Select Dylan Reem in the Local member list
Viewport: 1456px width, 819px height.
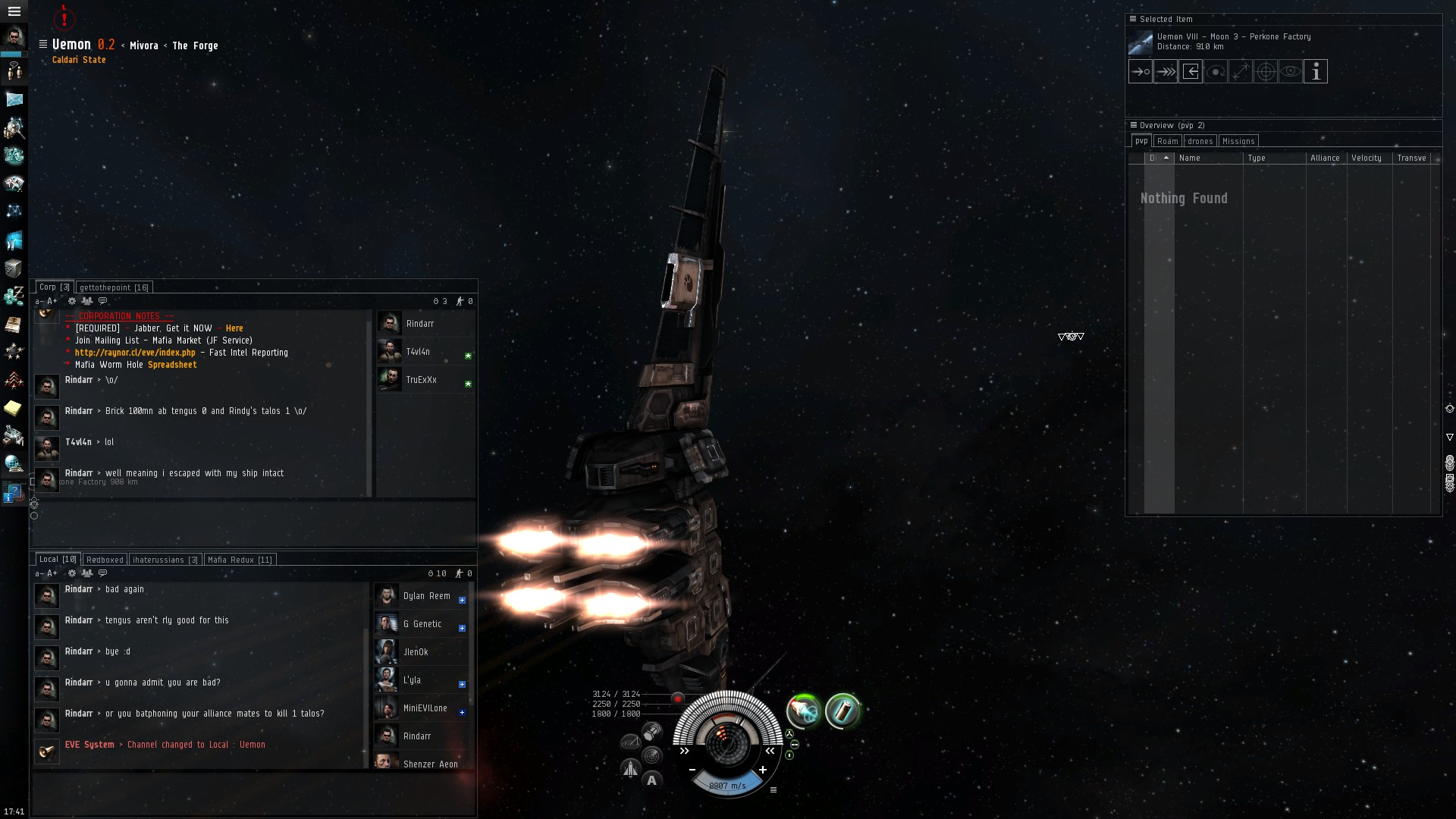426,596
